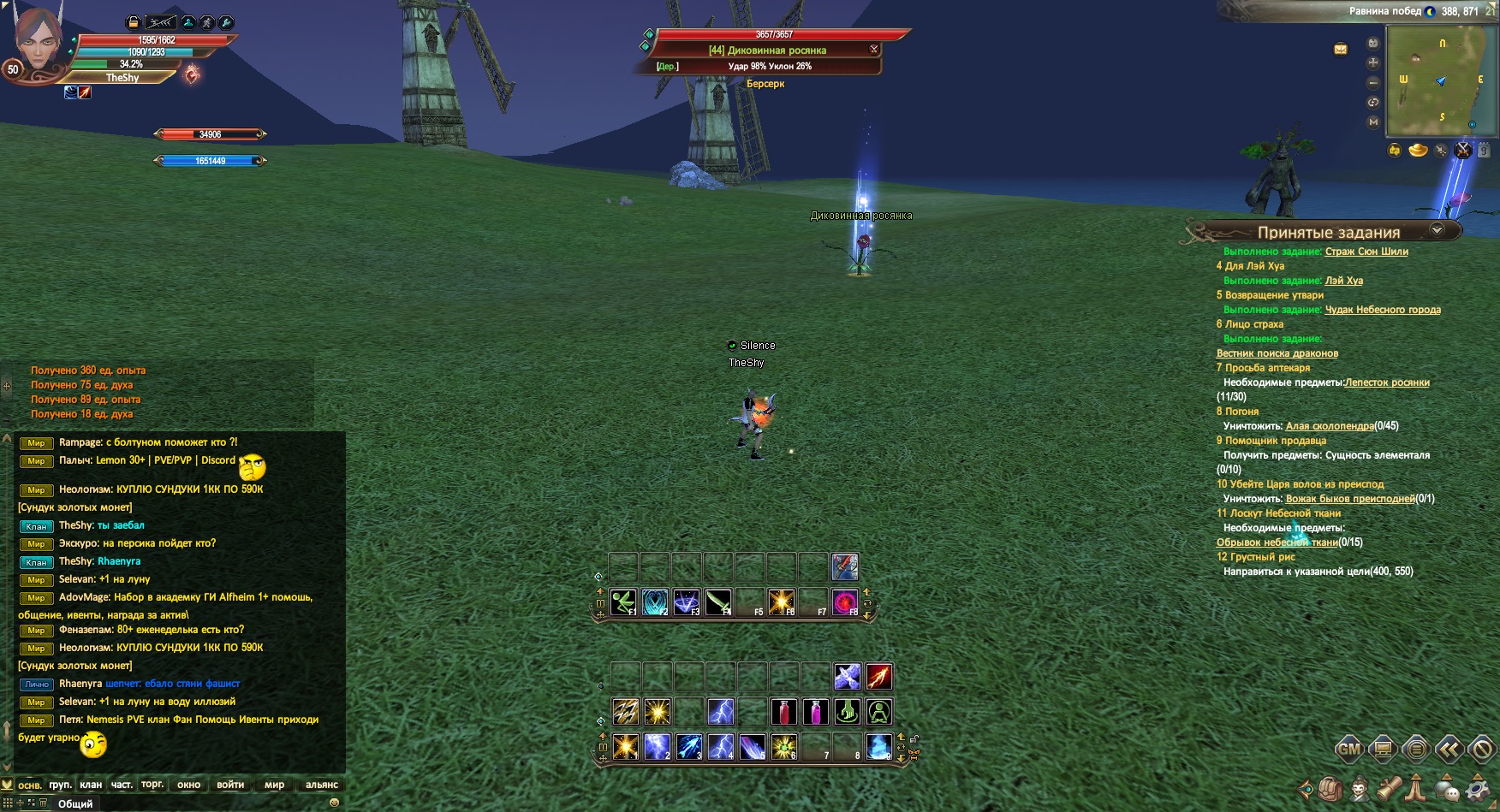Open the character portrait icon
Viewport: 1500px width, 812px height.
click(x=1360, y=788)
